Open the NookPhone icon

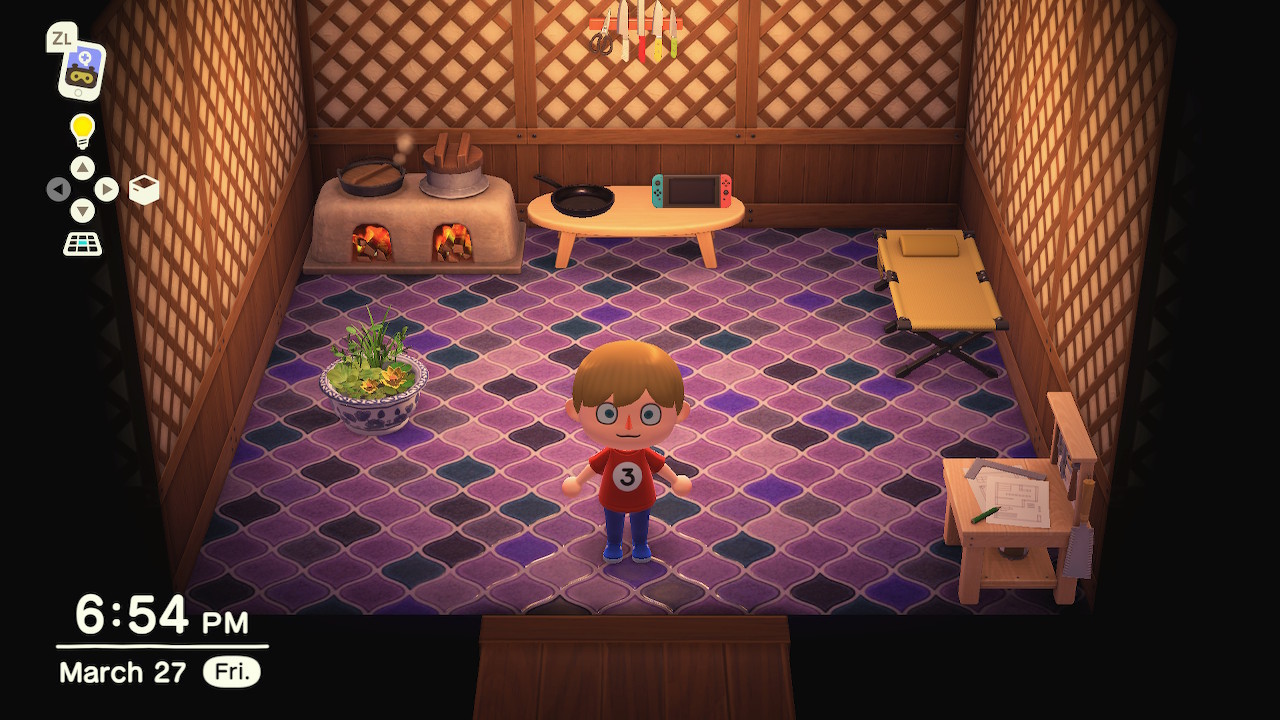79,68
